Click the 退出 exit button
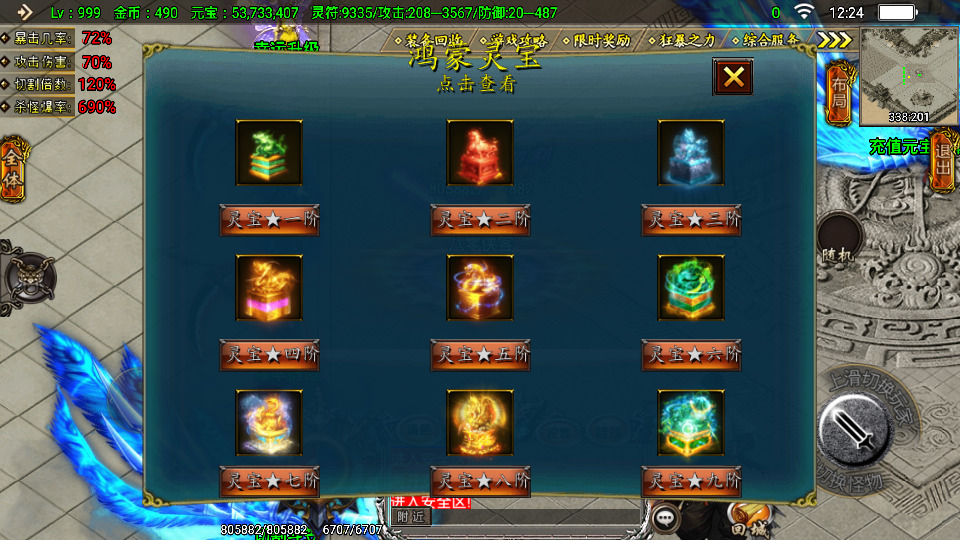Viewport: 960px width, 540px height. tap(942, 160)
